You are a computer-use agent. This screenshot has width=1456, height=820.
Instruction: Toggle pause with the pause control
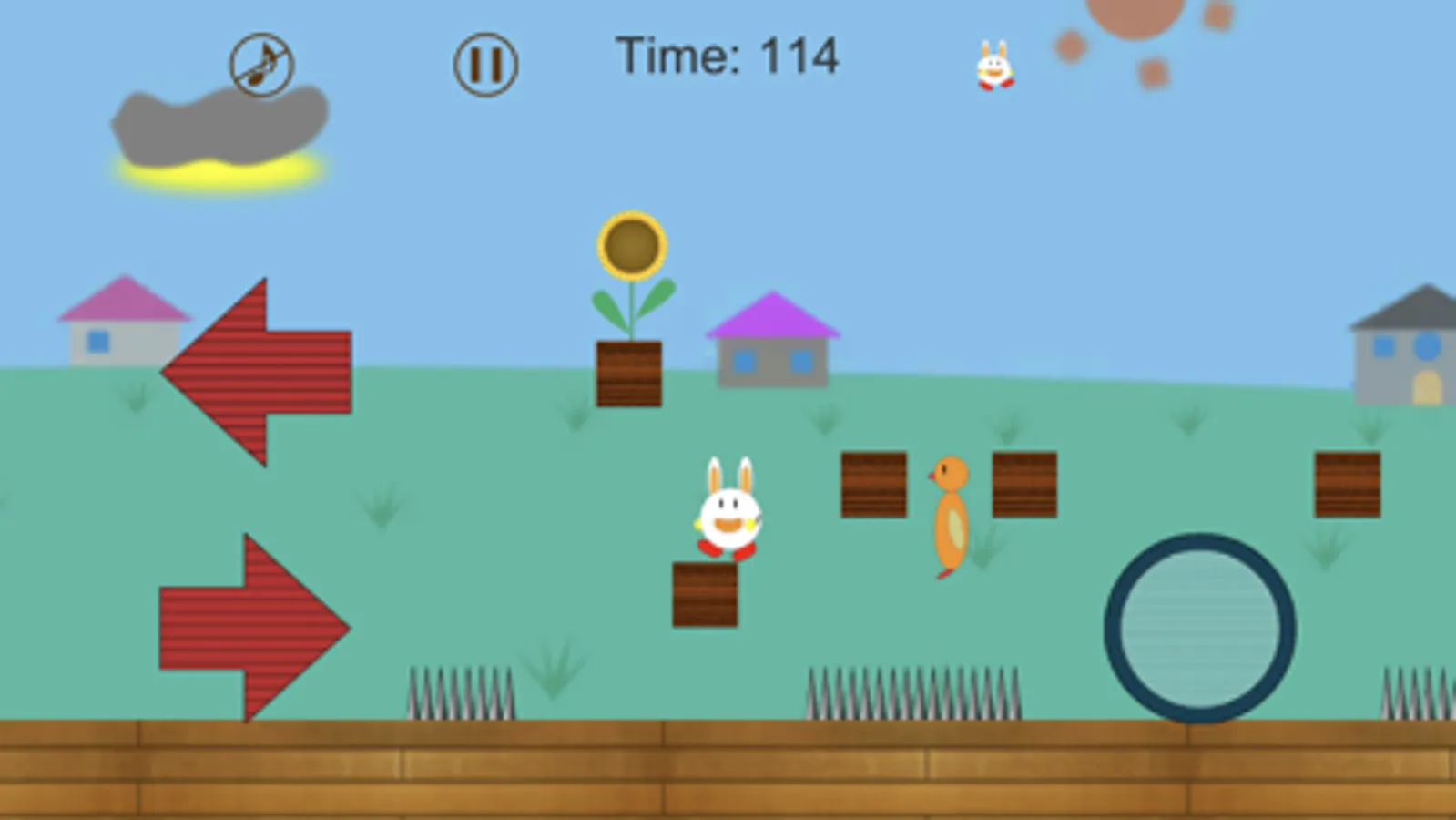coord(485,64)
